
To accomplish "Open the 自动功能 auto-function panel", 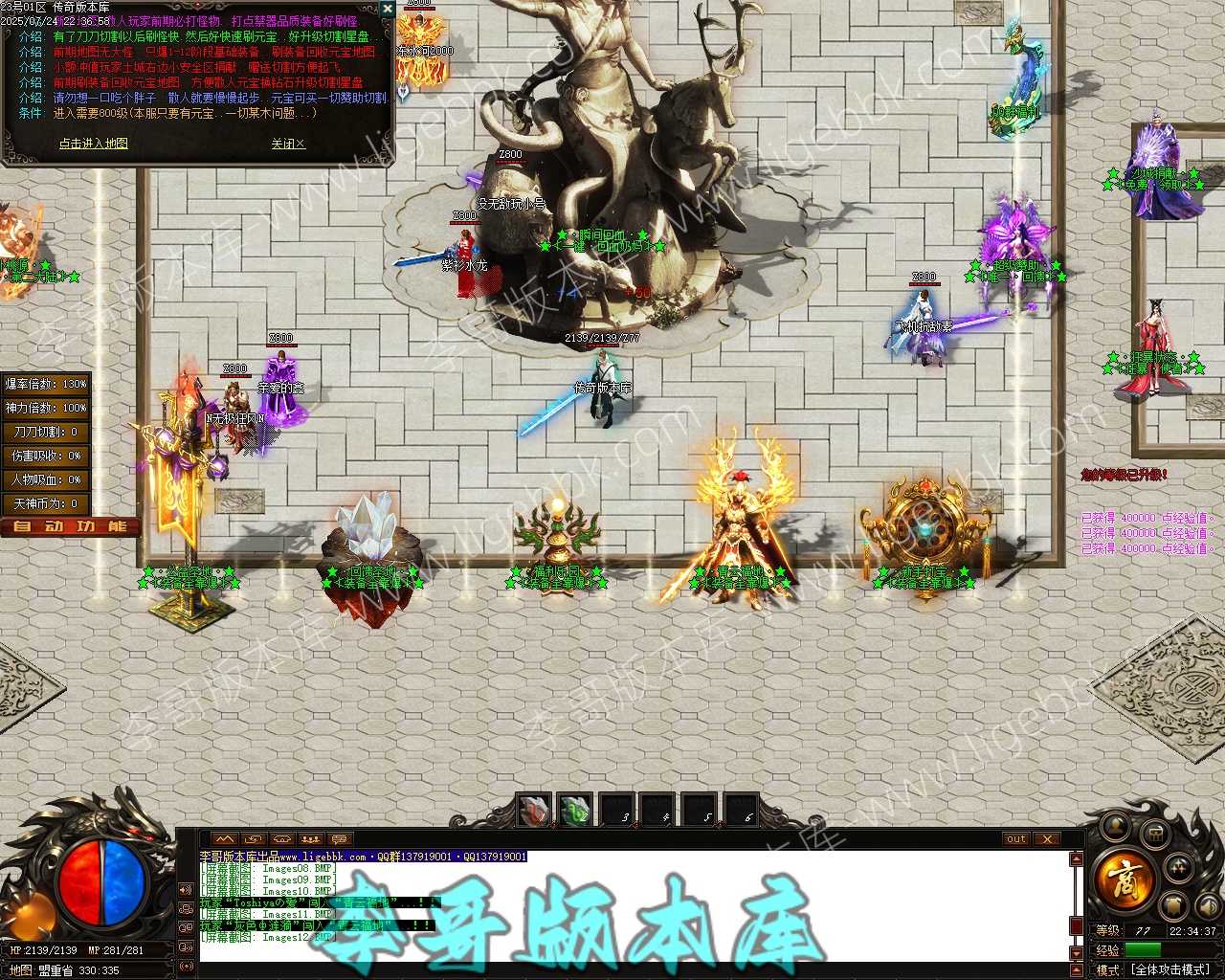I will pyautogui.click(x=70, y=526).
